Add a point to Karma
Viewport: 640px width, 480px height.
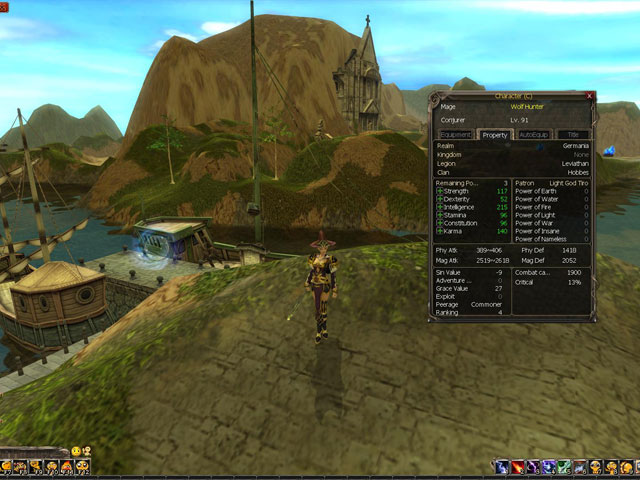point(439,231)
